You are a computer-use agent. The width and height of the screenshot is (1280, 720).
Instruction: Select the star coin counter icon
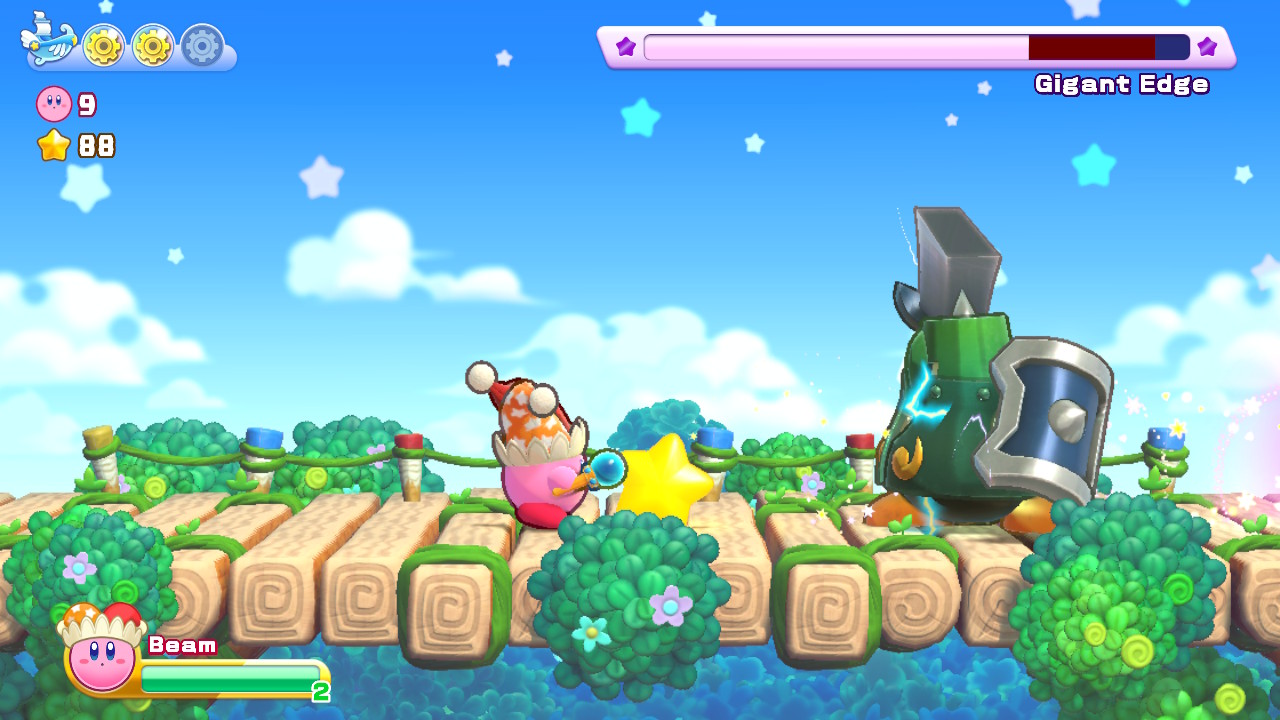56,146
